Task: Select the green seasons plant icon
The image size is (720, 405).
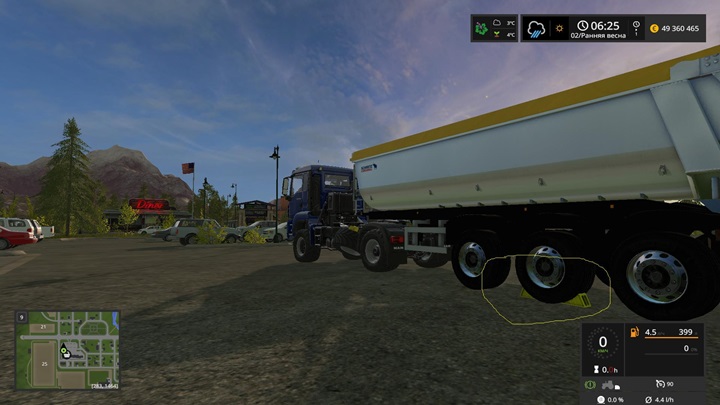Action: coord(480,28)
